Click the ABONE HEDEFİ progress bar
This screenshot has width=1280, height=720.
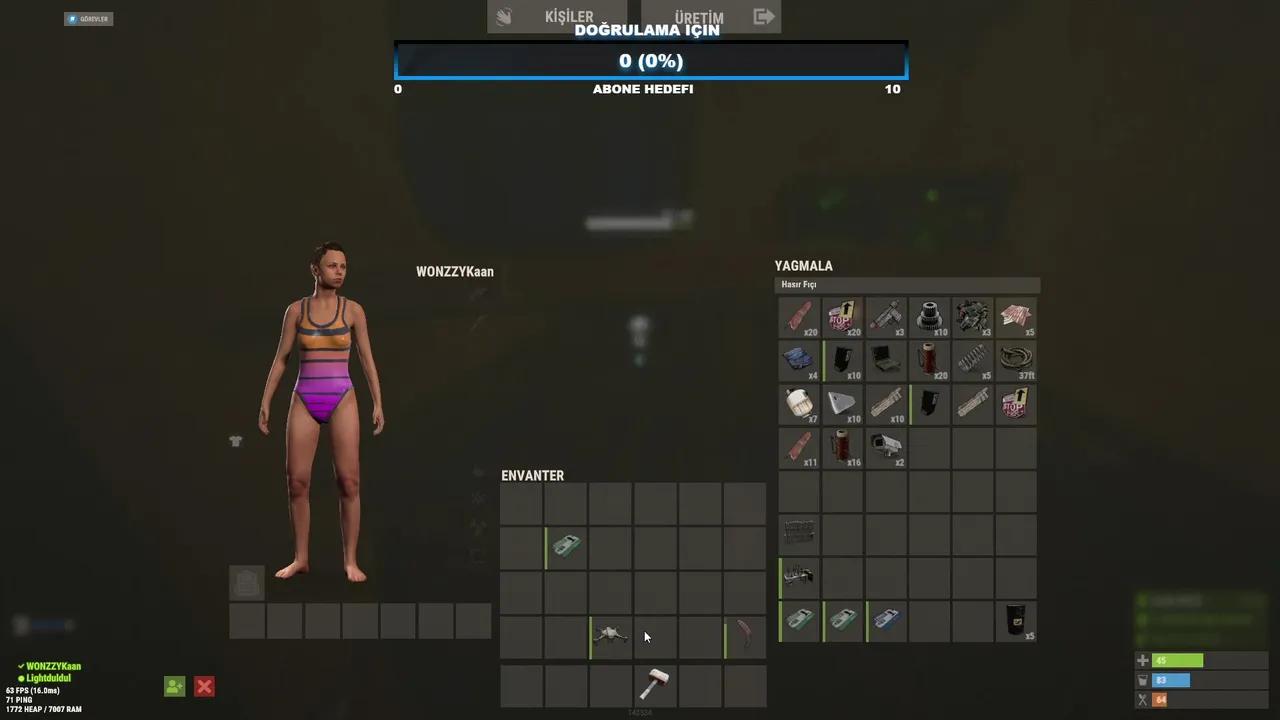(x=650, y=61)
